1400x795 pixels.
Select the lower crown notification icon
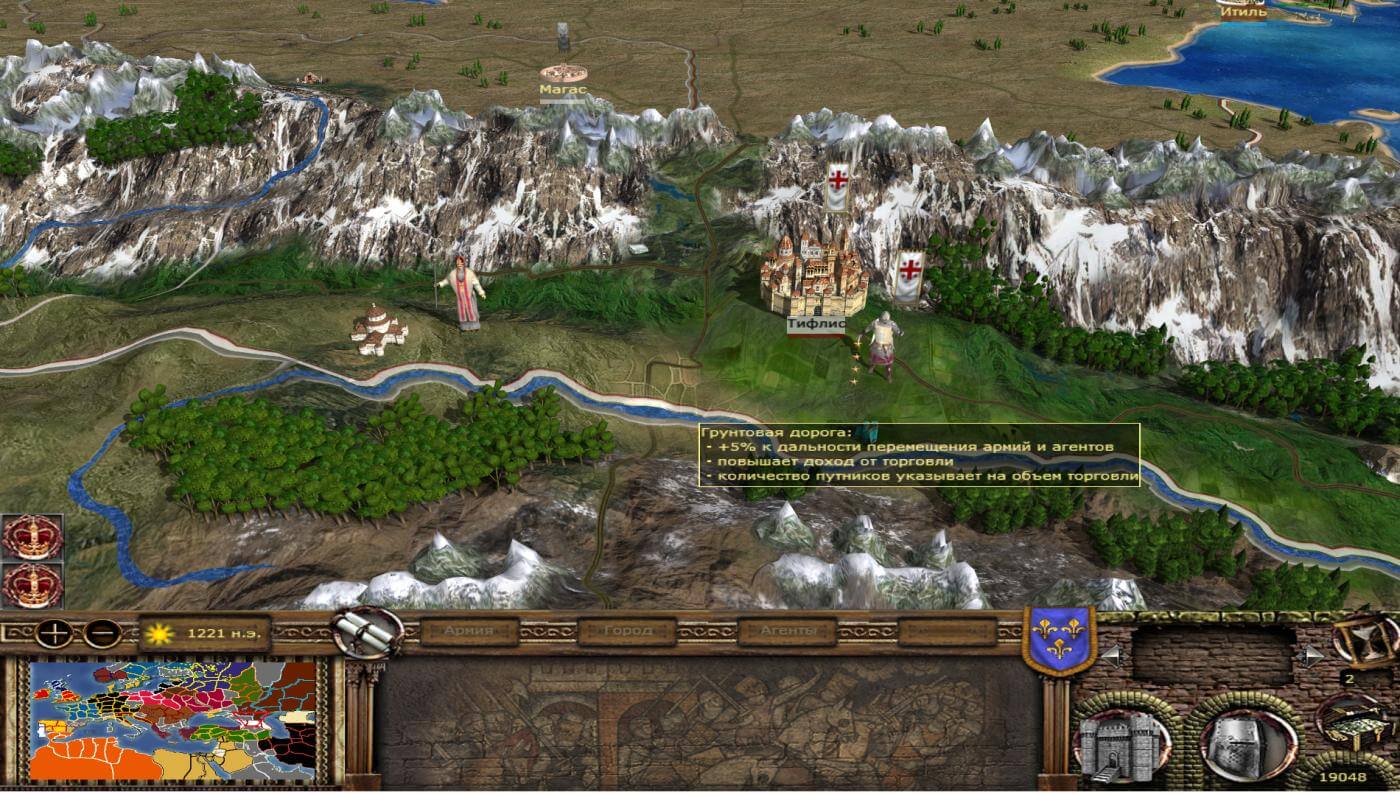click(32, 585)
